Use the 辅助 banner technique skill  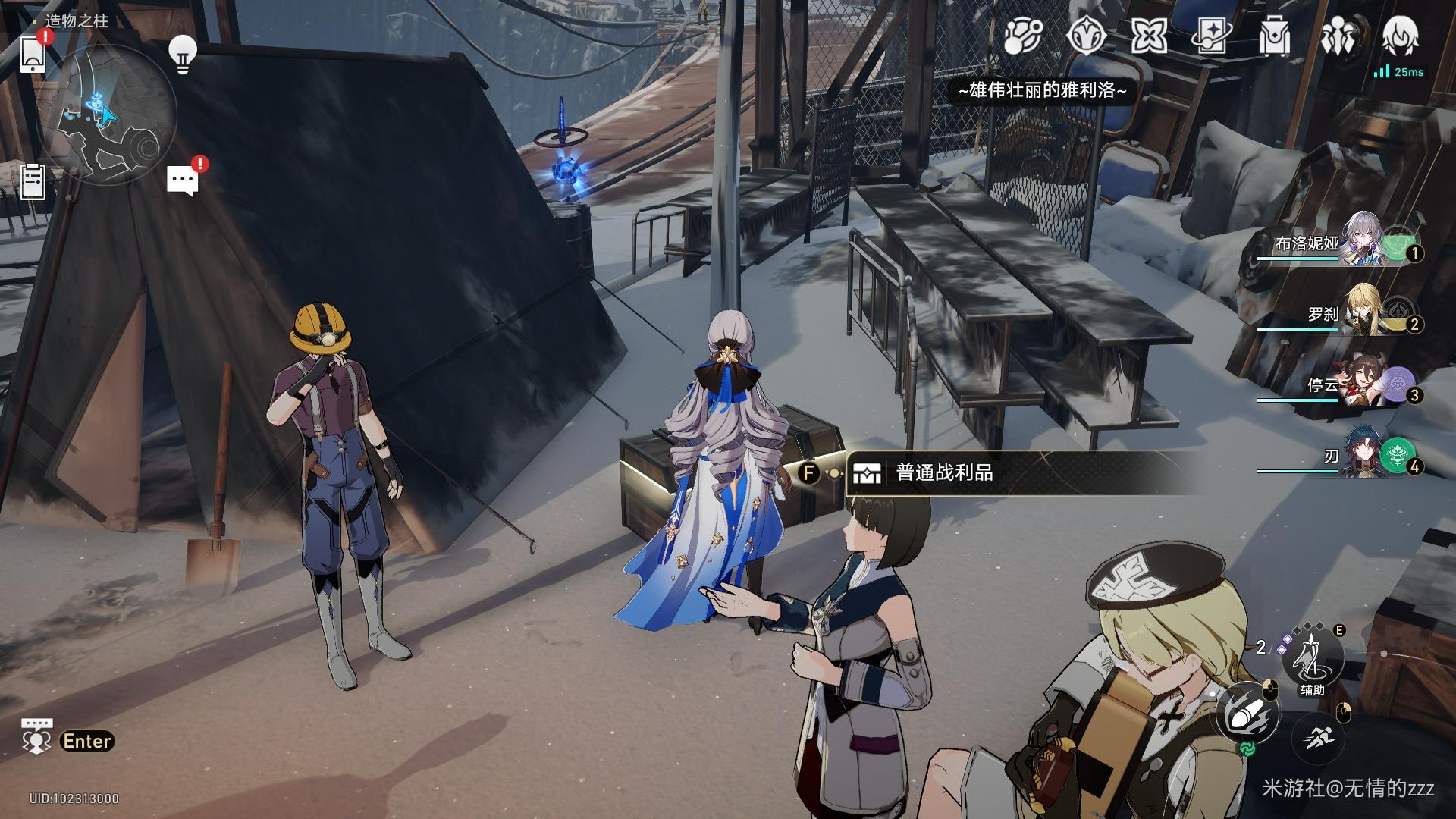(x=1312, y=657)
